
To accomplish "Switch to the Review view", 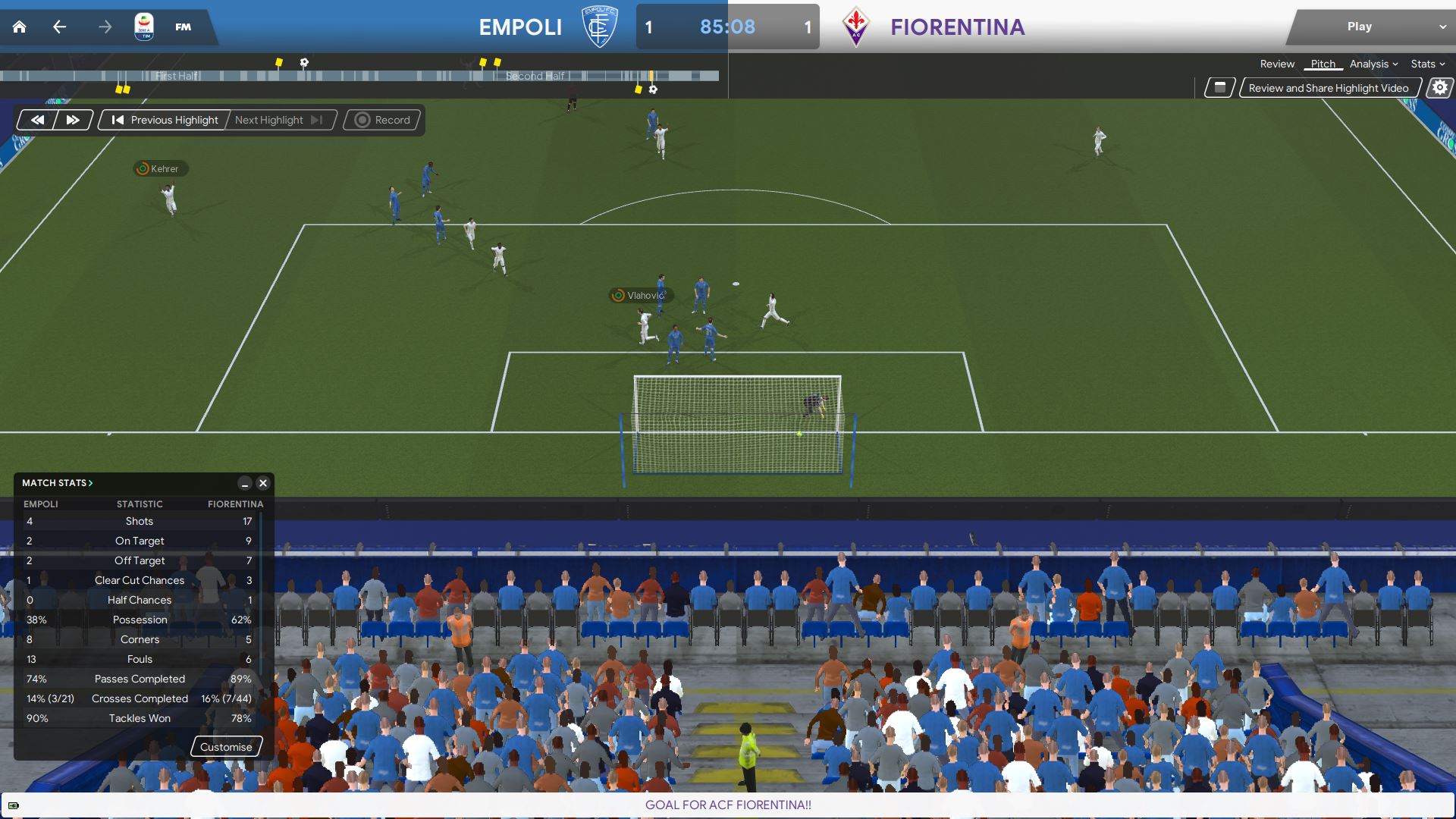I will coord(1277,64).
